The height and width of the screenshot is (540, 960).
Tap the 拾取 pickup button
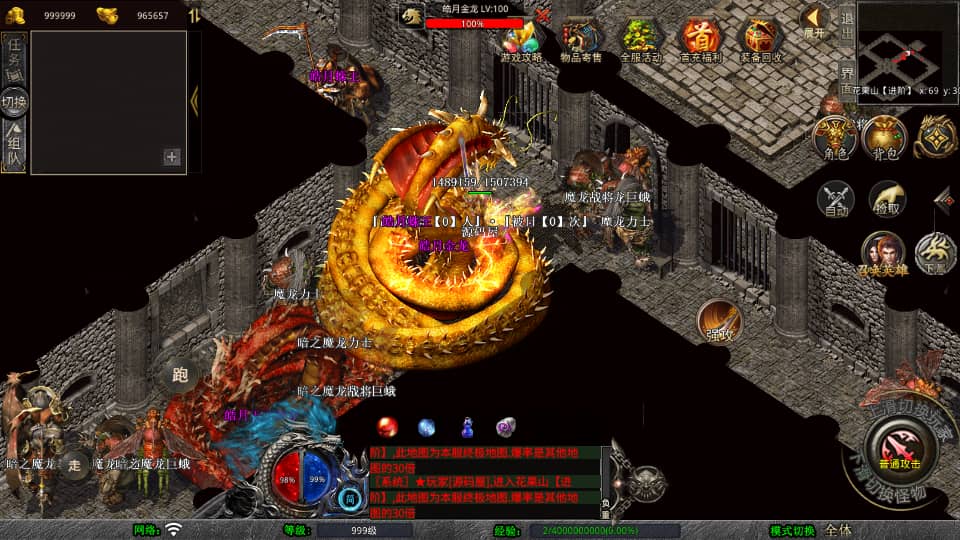(x=887, y=200)
